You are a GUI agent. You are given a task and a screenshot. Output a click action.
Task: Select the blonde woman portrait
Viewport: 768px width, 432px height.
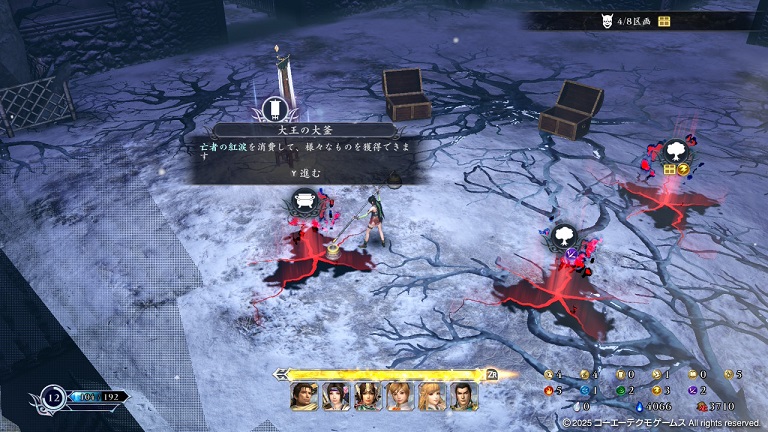tap(432, 396)
